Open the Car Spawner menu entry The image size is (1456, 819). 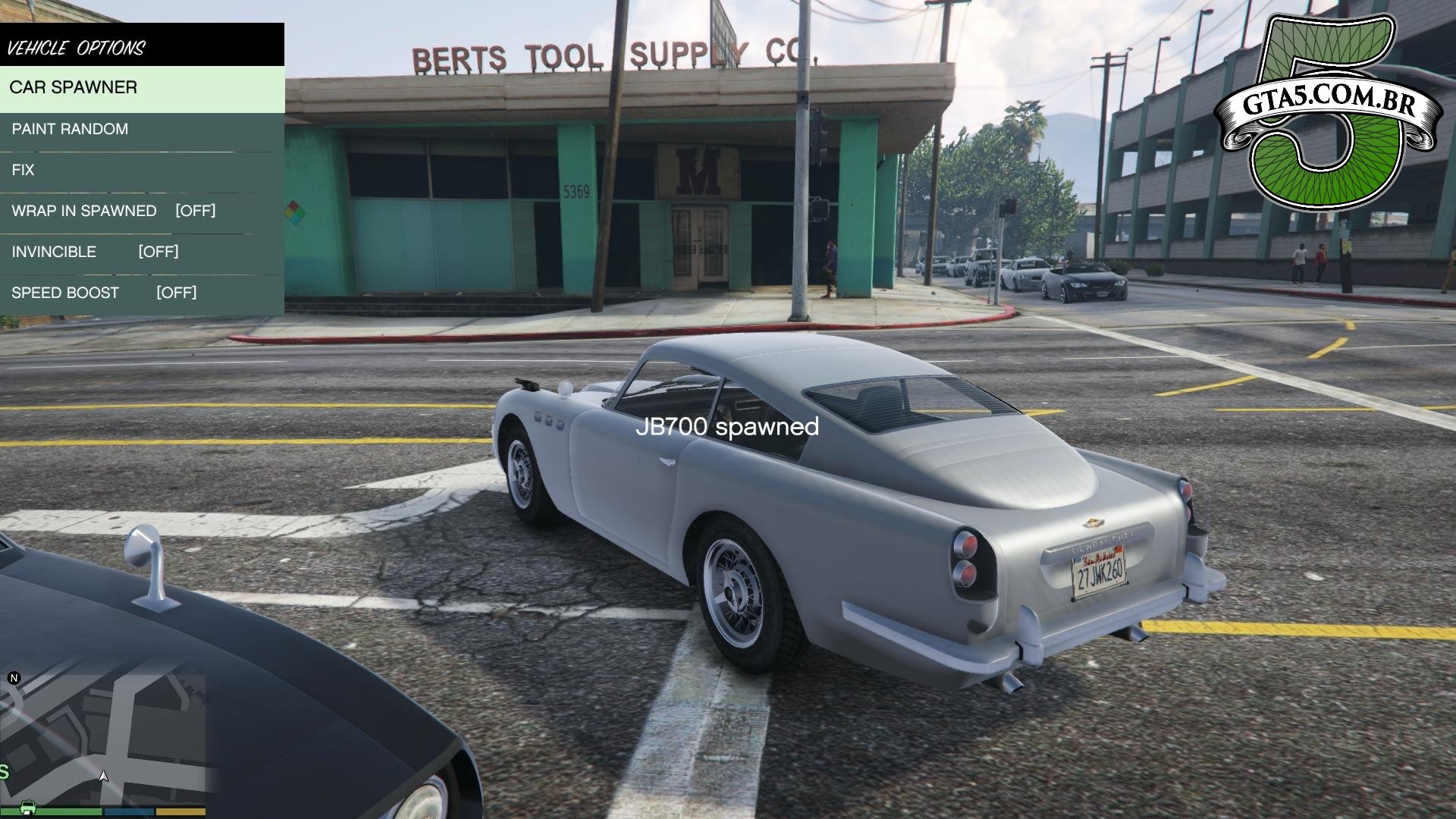point(142,88)
